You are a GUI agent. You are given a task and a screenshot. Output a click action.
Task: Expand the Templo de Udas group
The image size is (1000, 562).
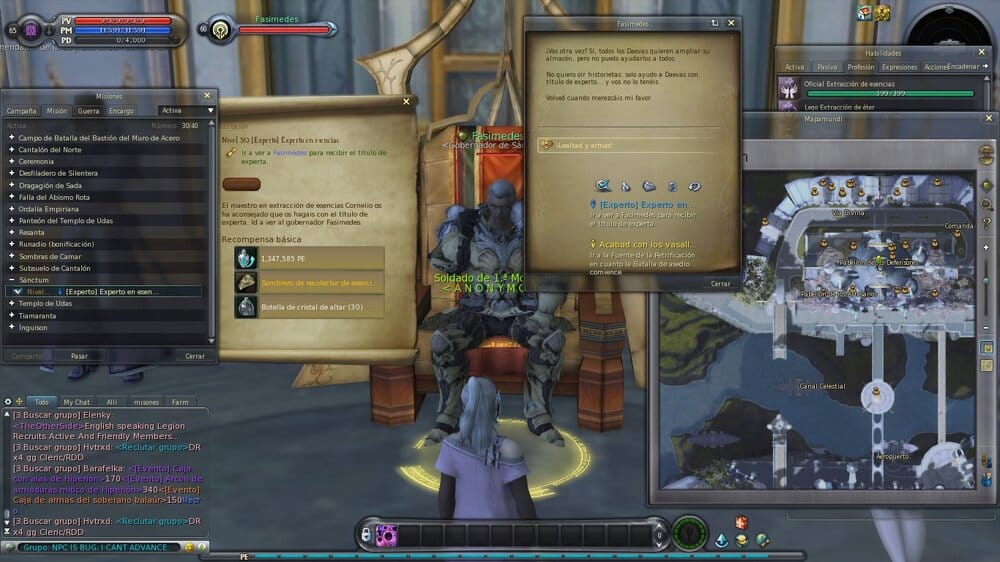pos(46,303)
